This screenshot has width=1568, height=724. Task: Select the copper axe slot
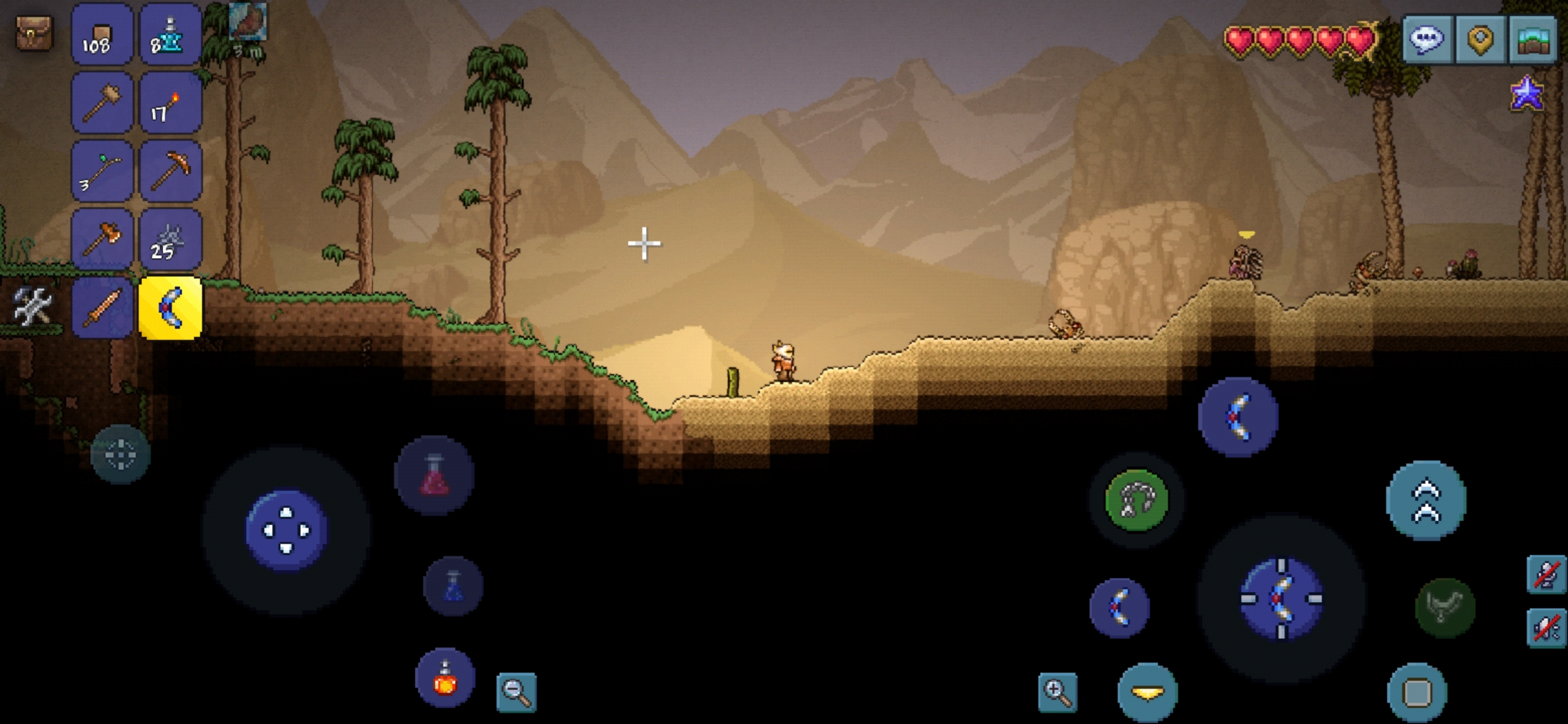[102, 240]
